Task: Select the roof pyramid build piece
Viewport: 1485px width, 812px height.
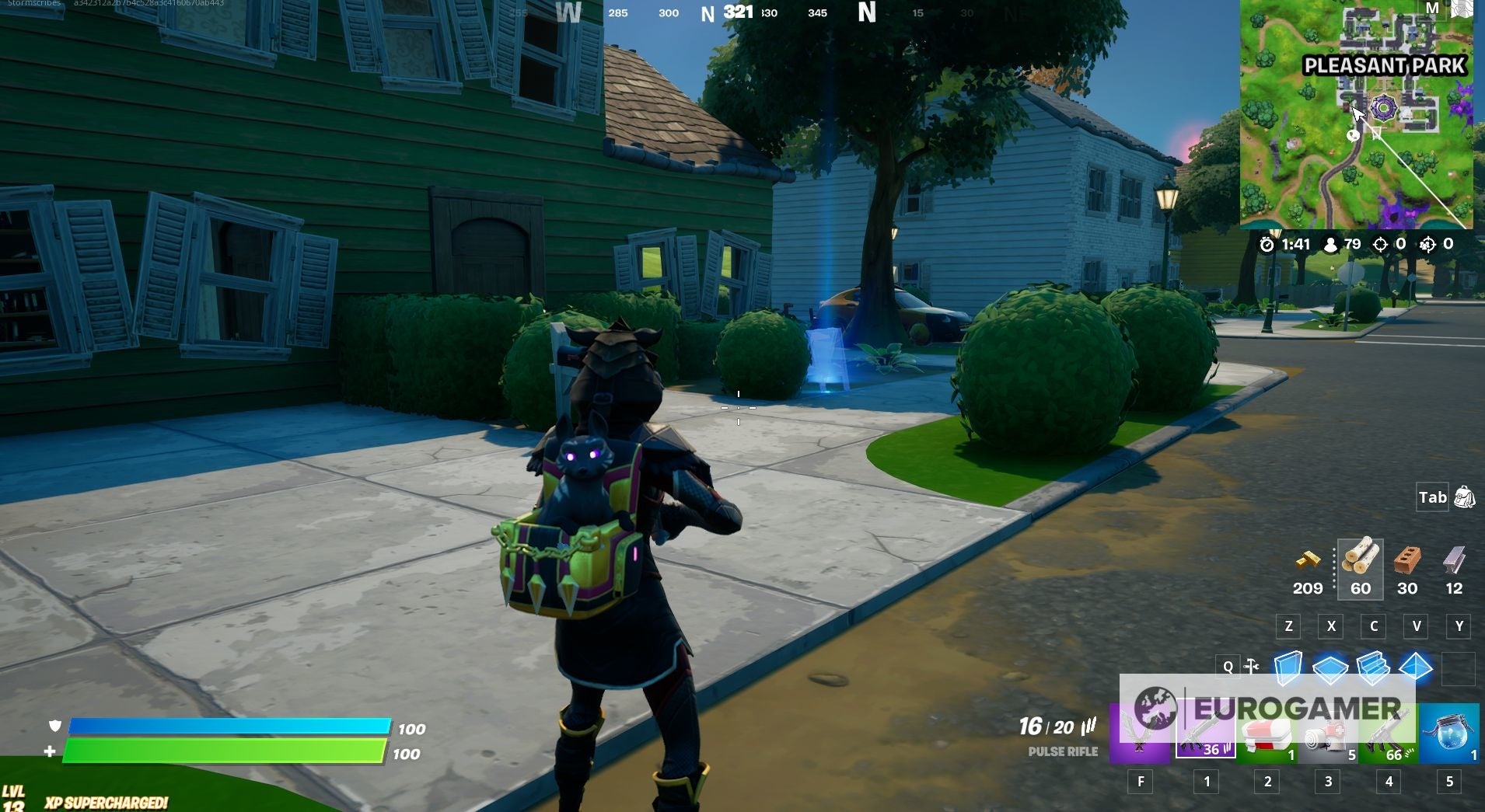Action: pos(1417,666)
